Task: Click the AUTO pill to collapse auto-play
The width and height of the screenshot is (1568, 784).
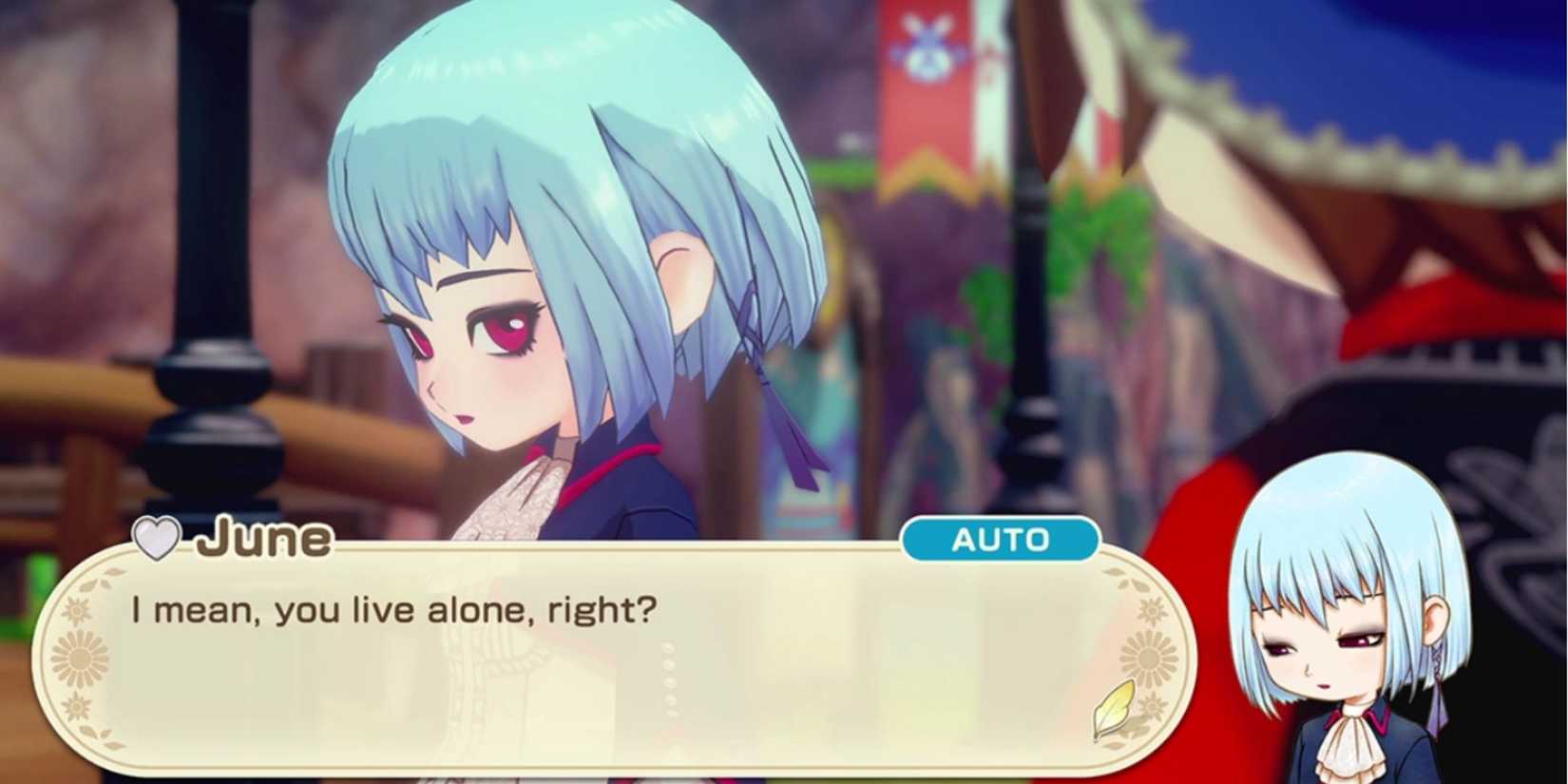Action: [1003, 540]
